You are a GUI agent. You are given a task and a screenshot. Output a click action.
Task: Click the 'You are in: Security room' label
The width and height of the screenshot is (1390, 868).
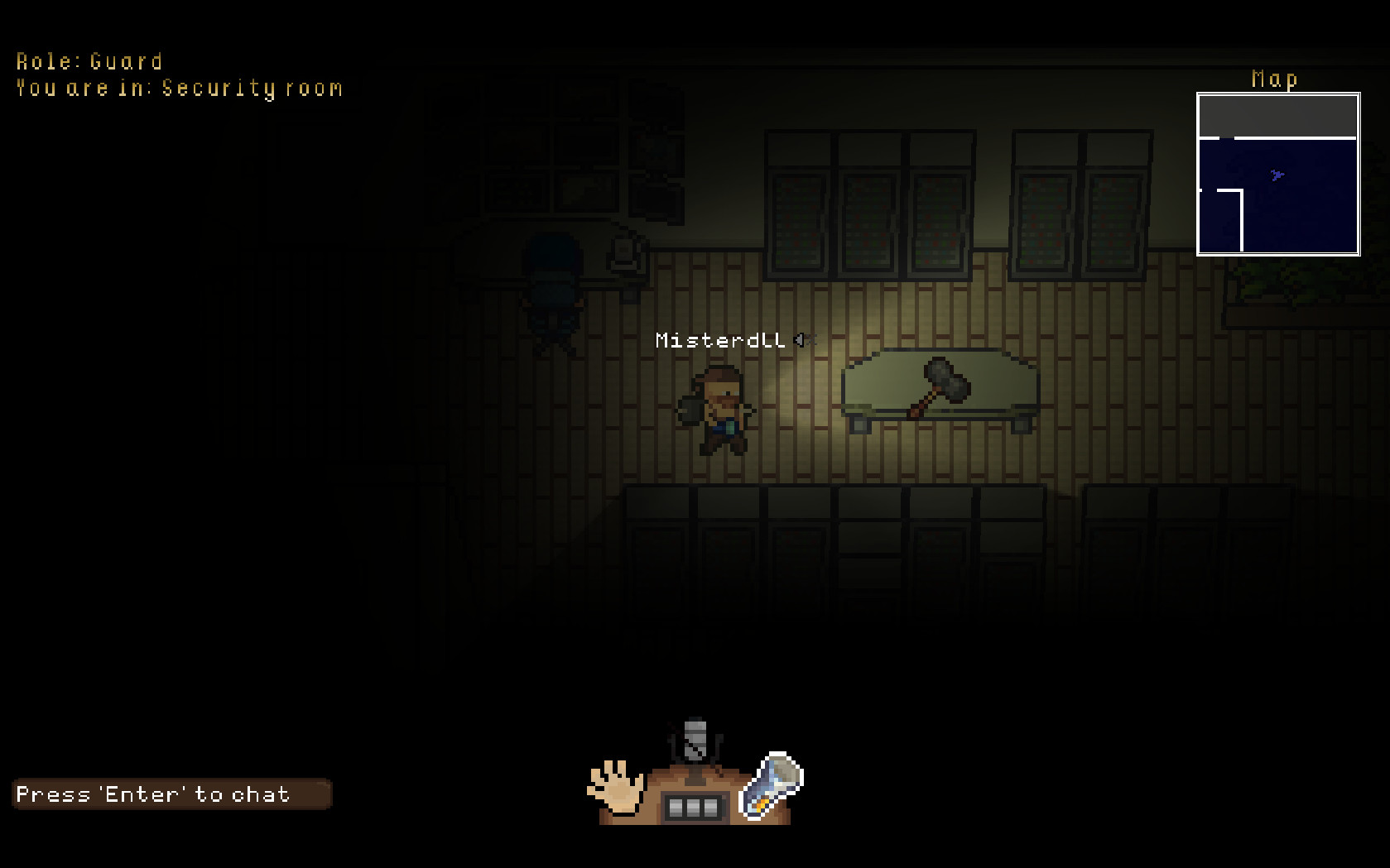point(179,88)
